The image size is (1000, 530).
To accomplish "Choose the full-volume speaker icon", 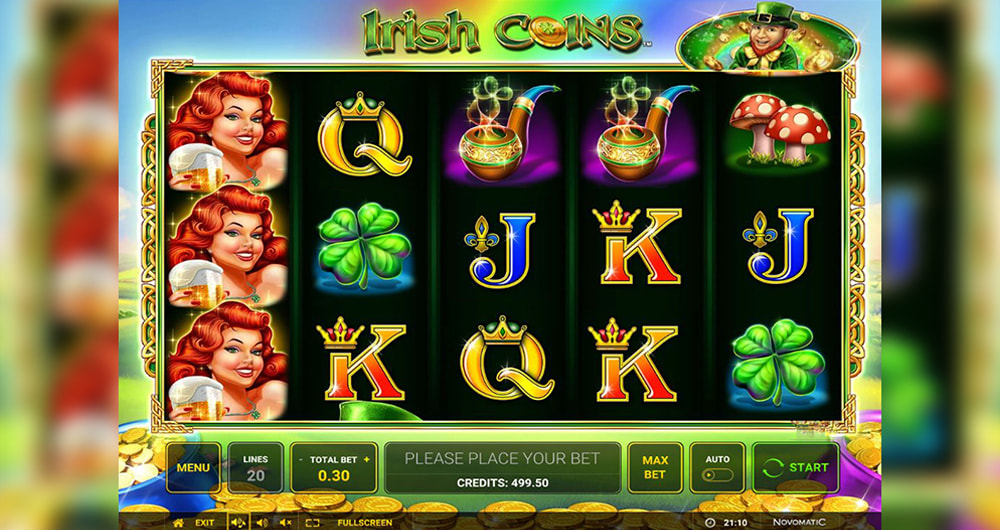I will click(239, 522).
